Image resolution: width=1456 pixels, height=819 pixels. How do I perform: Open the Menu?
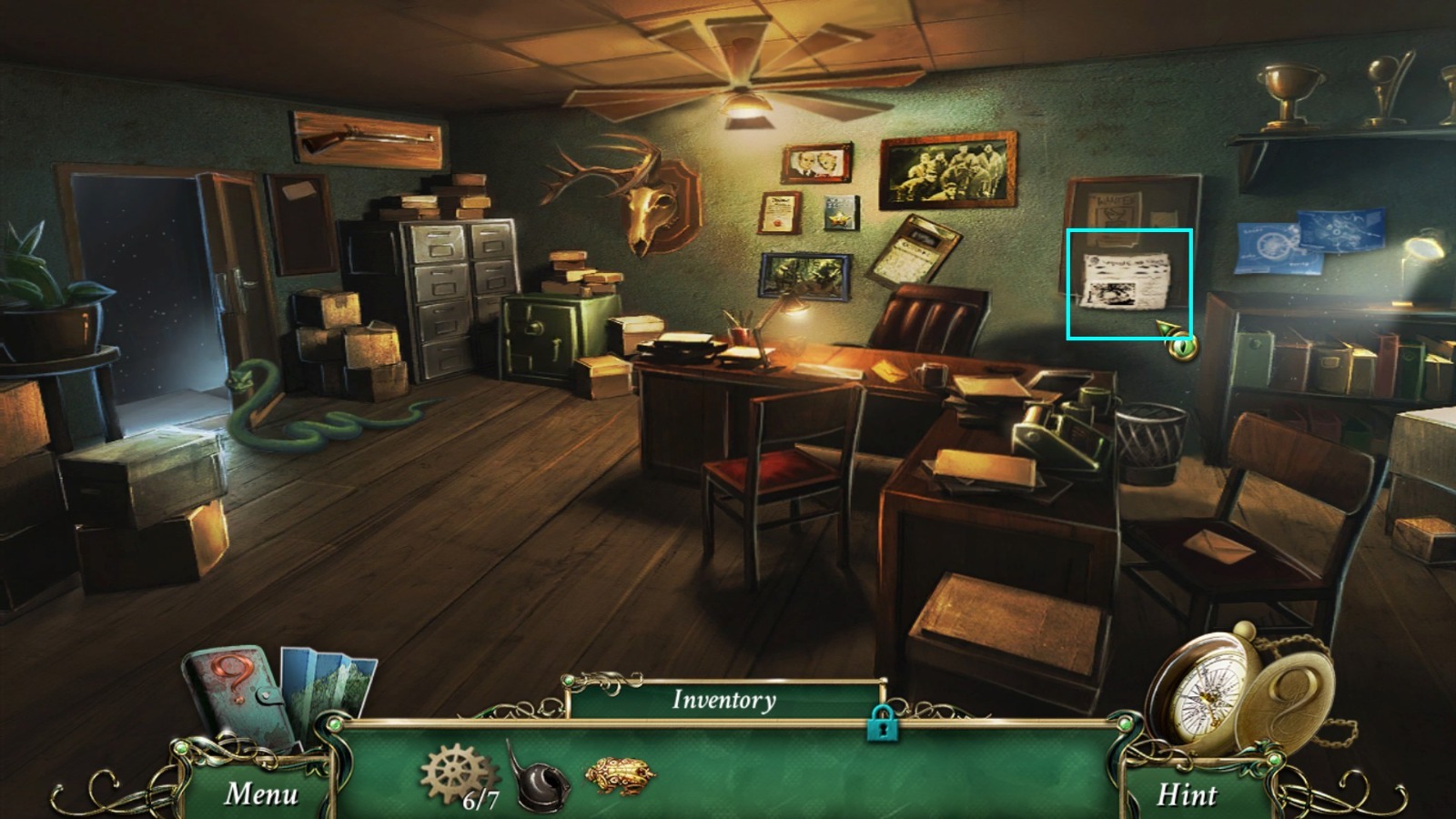click(x=261, y=794)
